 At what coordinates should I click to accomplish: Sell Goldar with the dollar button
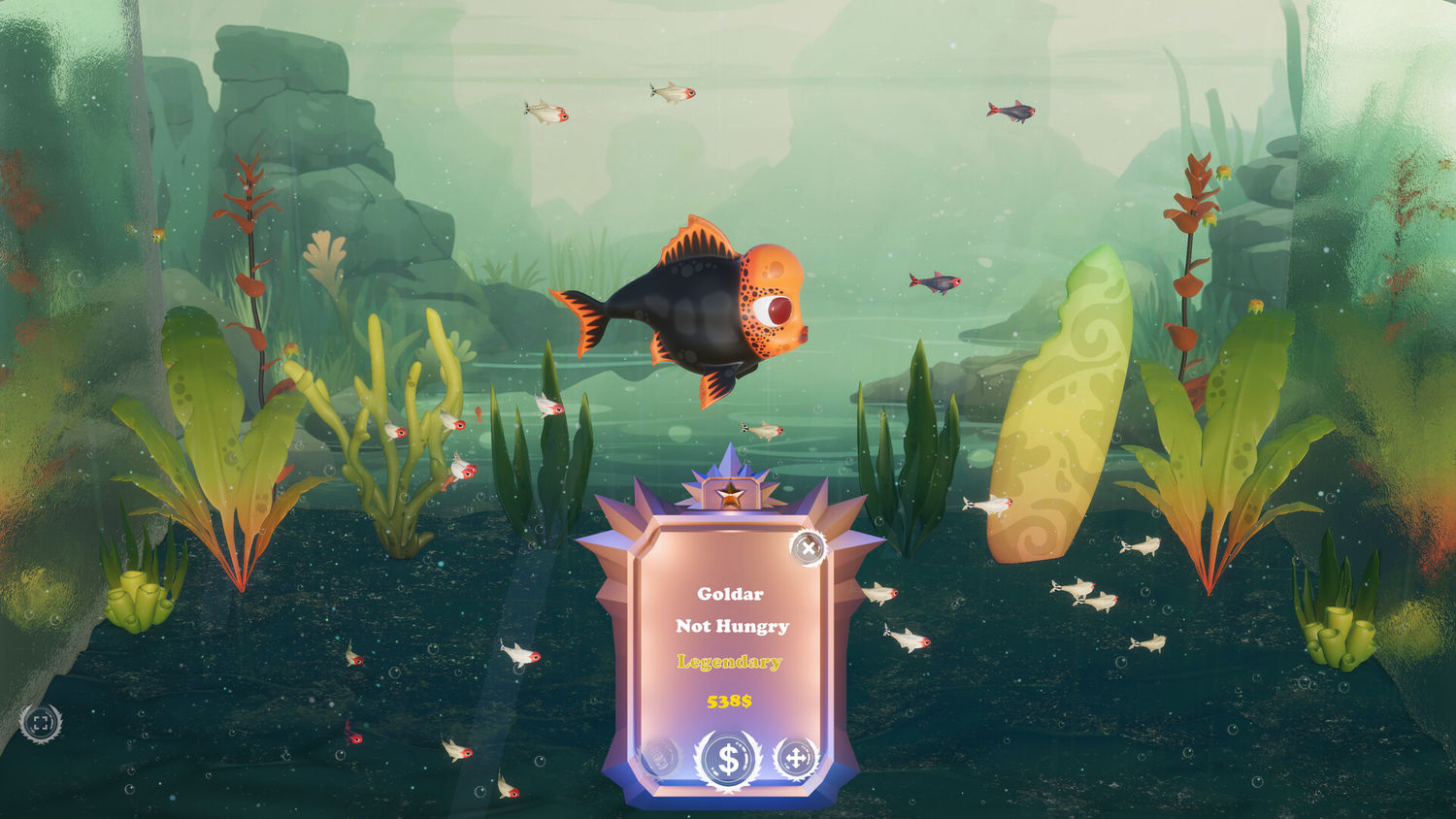(x=728, y=759)
